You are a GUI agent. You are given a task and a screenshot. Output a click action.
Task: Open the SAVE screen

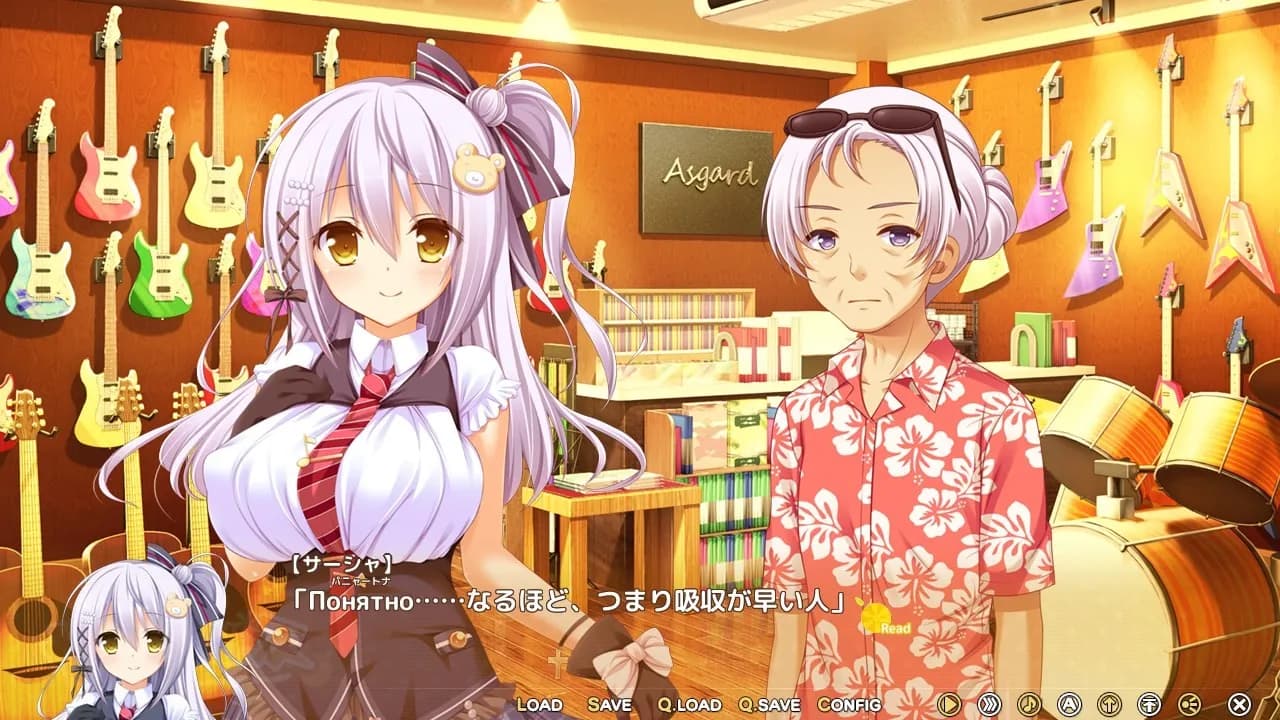pyautogui.click(x=610, y=705)
